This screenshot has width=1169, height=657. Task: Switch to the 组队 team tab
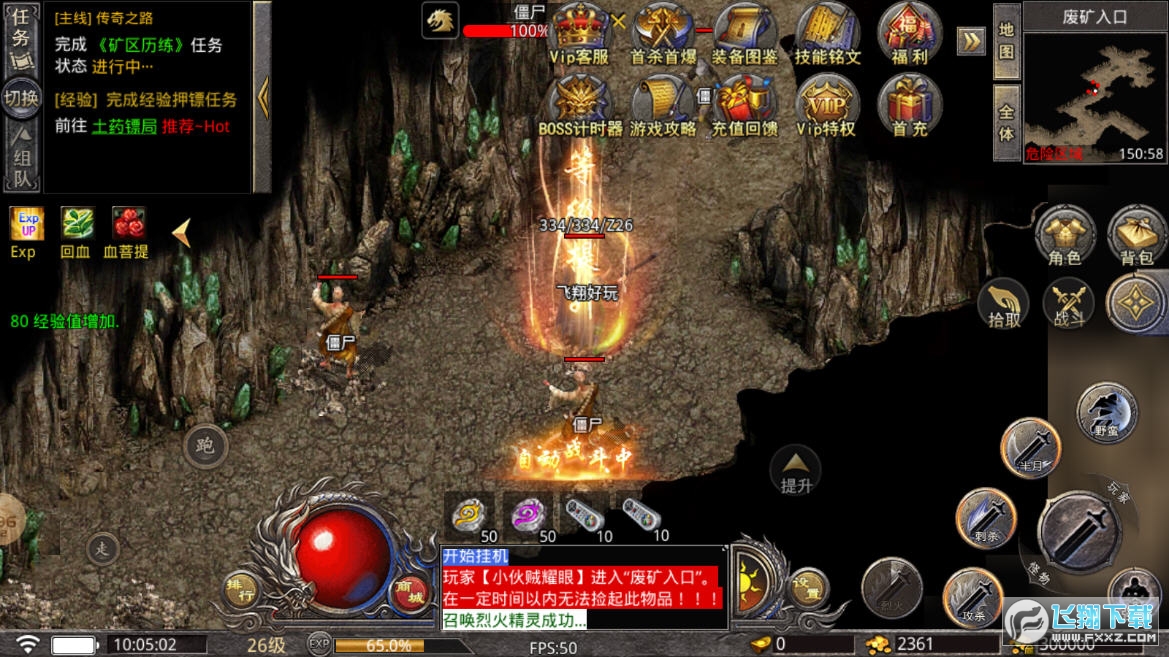pos(22,160)
